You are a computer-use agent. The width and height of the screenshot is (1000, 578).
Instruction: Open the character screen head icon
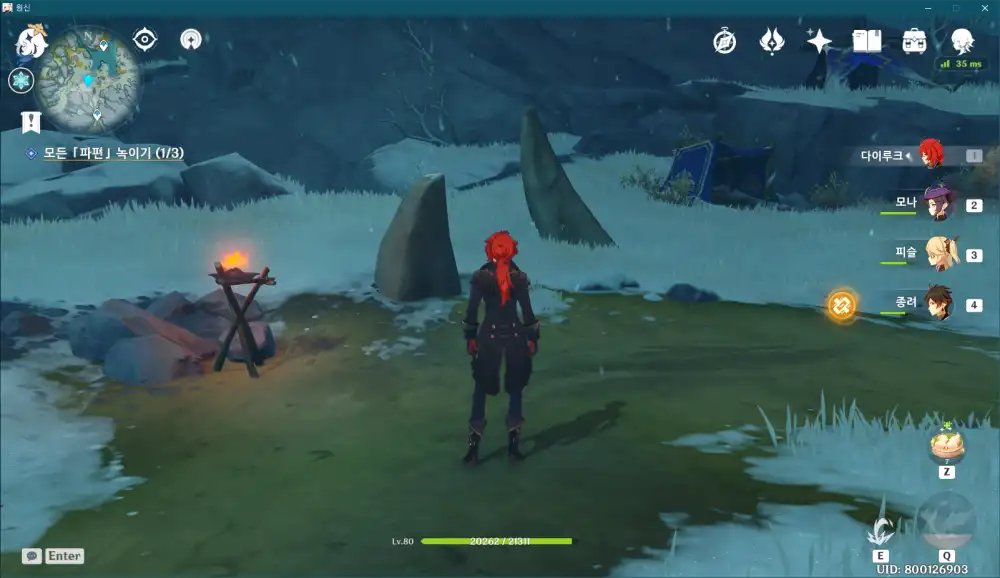coord(962,41)
